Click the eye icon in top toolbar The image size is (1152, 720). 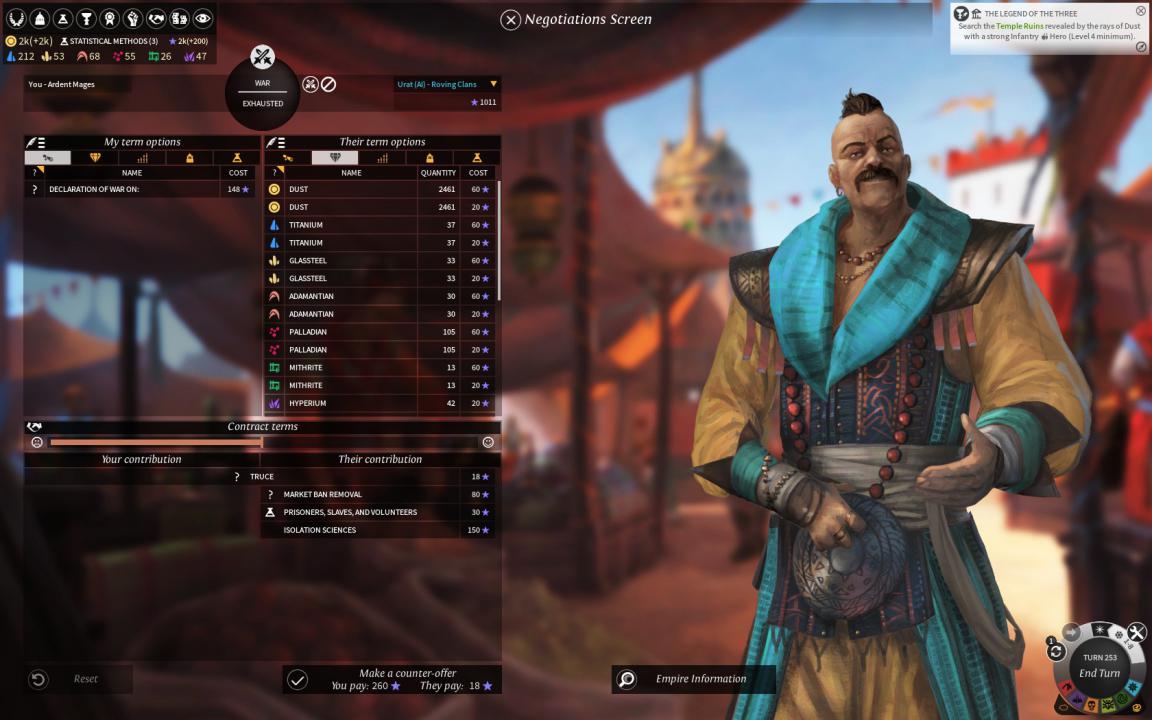(x=203, y=18)
